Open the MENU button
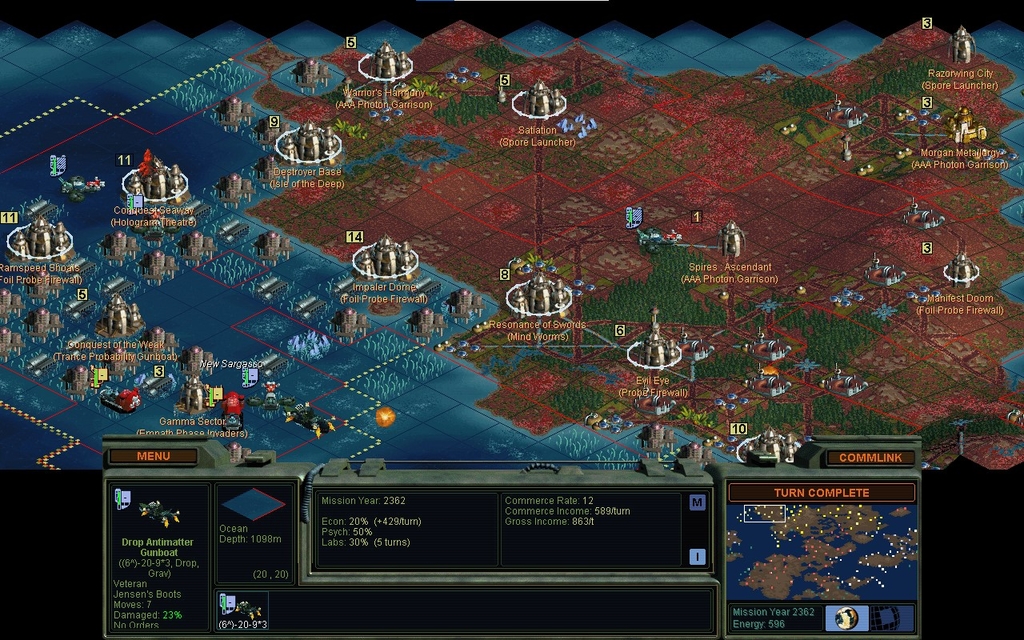The width and height of the screenshot is (1024, 640). pos(153,456)
